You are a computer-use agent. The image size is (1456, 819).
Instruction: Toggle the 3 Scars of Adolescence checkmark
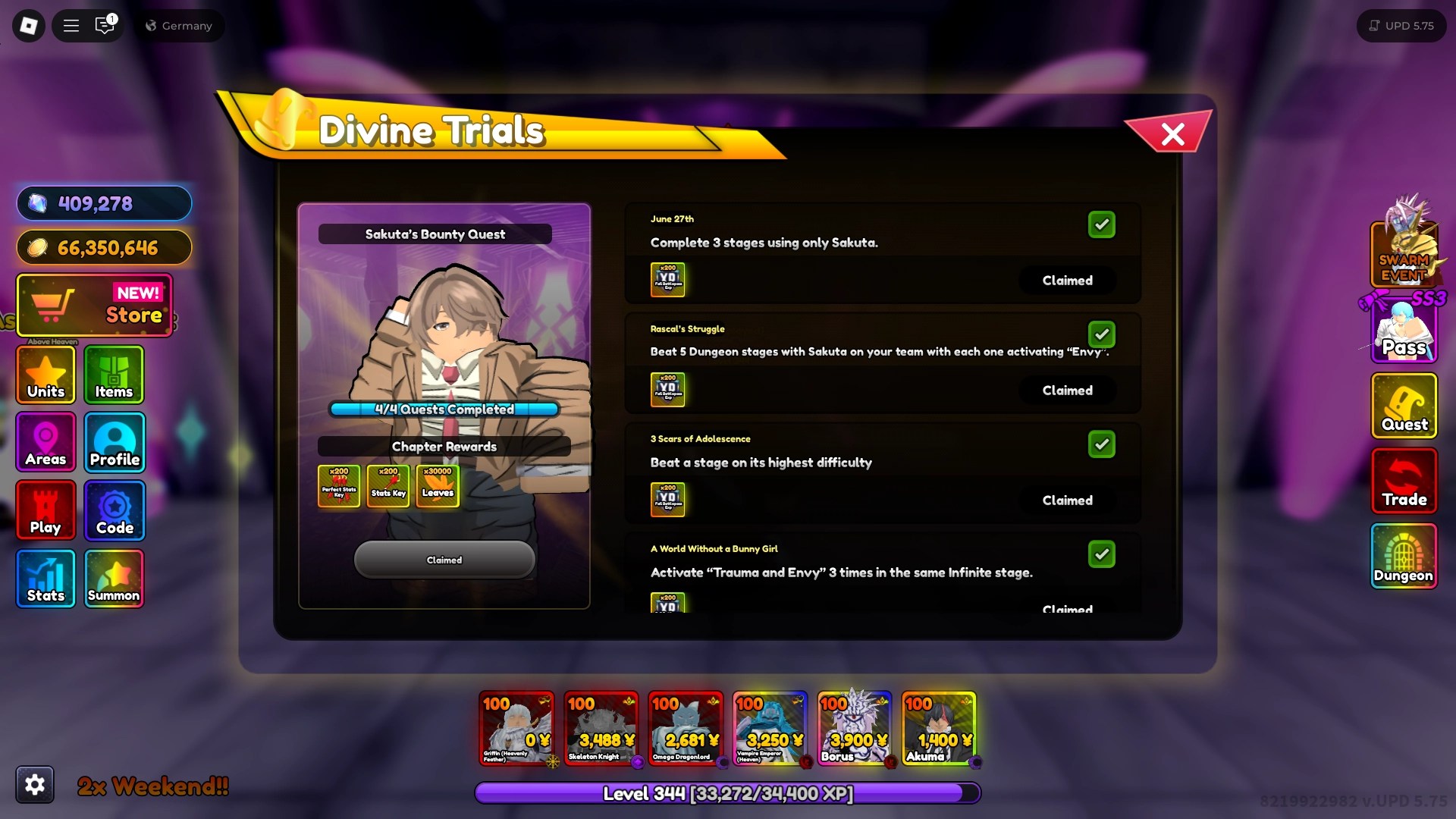tap(1102, 444)
